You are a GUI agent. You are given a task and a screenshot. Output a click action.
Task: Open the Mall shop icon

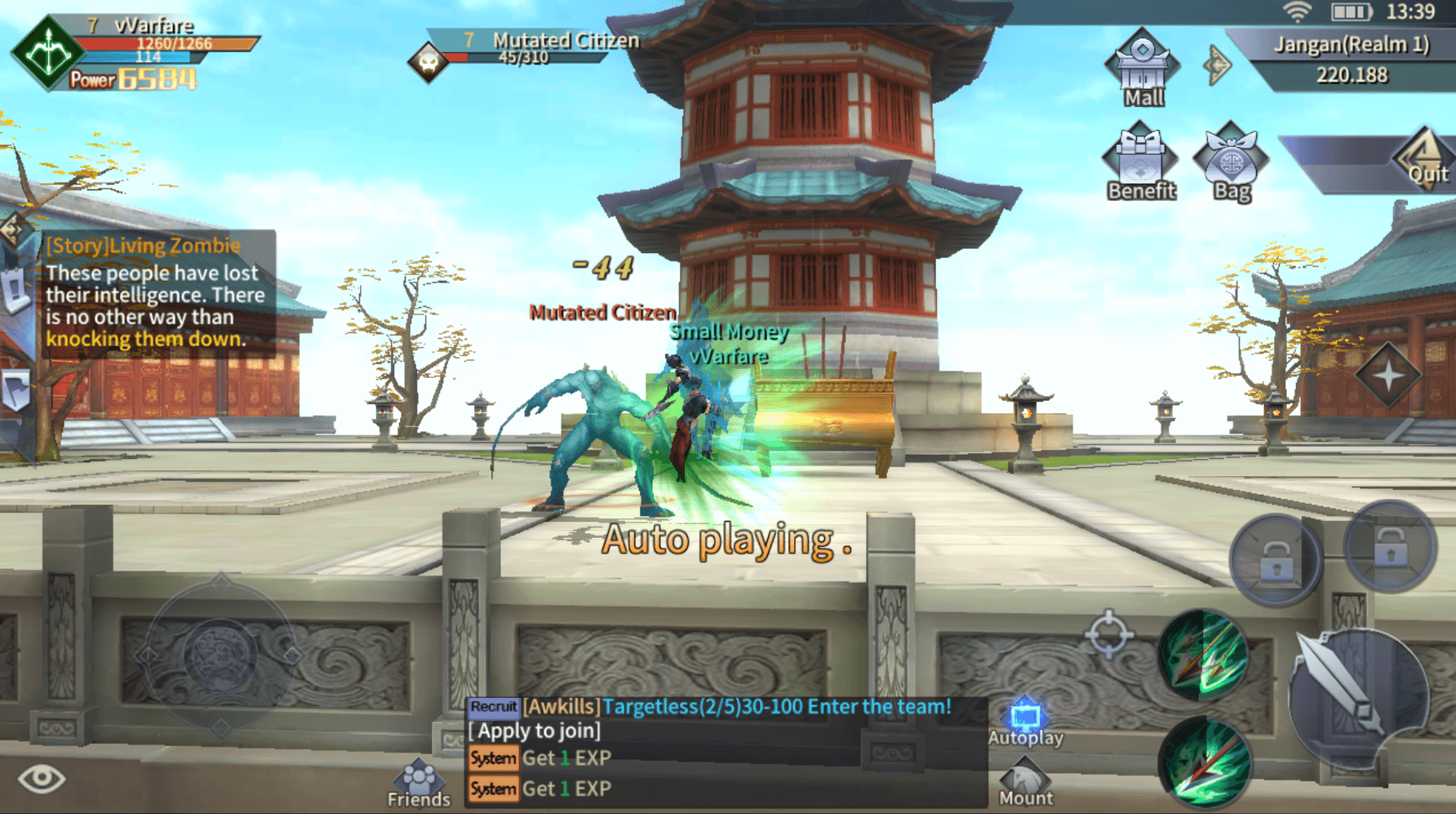(x=1142, y=69)
